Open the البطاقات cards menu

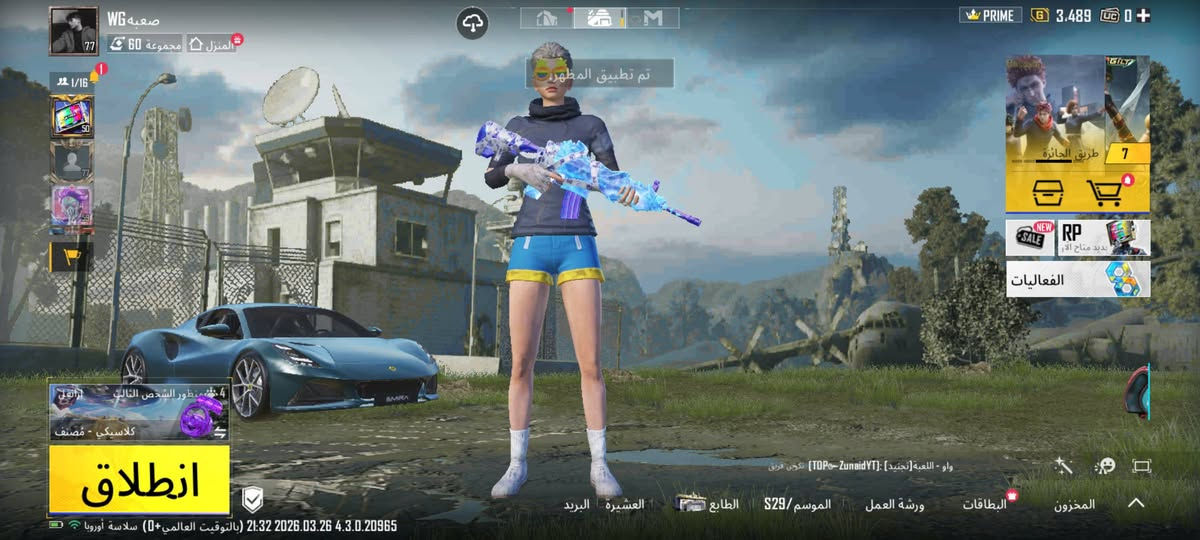click(x=985, y=505)
